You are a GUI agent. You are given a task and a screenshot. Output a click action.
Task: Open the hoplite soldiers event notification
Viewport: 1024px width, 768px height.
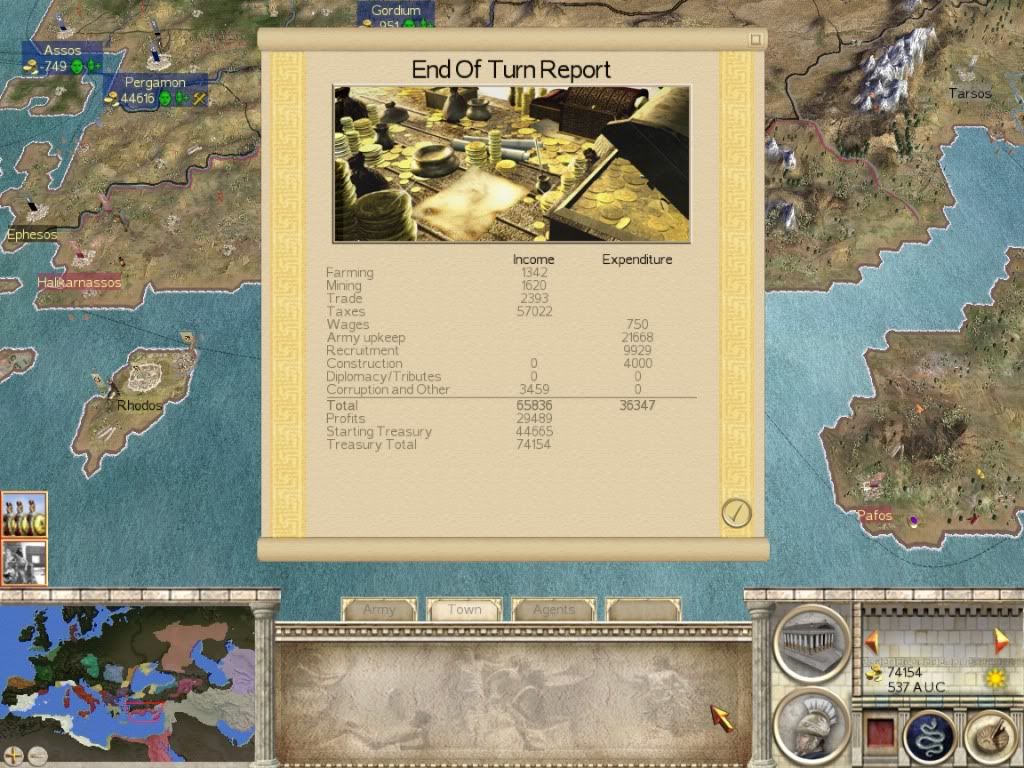pos(24,515)
